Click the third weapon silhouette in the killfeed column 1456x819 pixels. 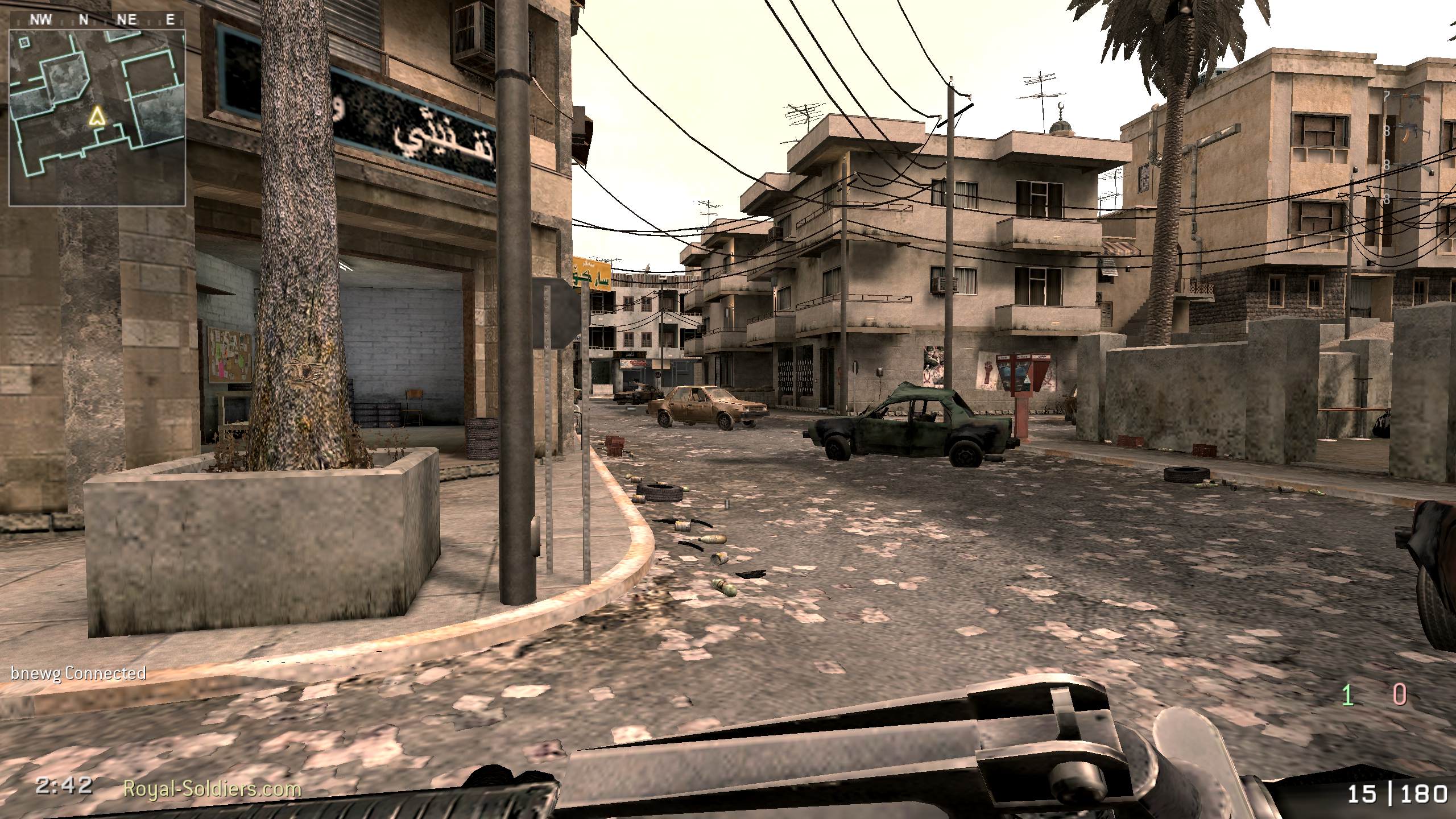(x=1412, y=165)
